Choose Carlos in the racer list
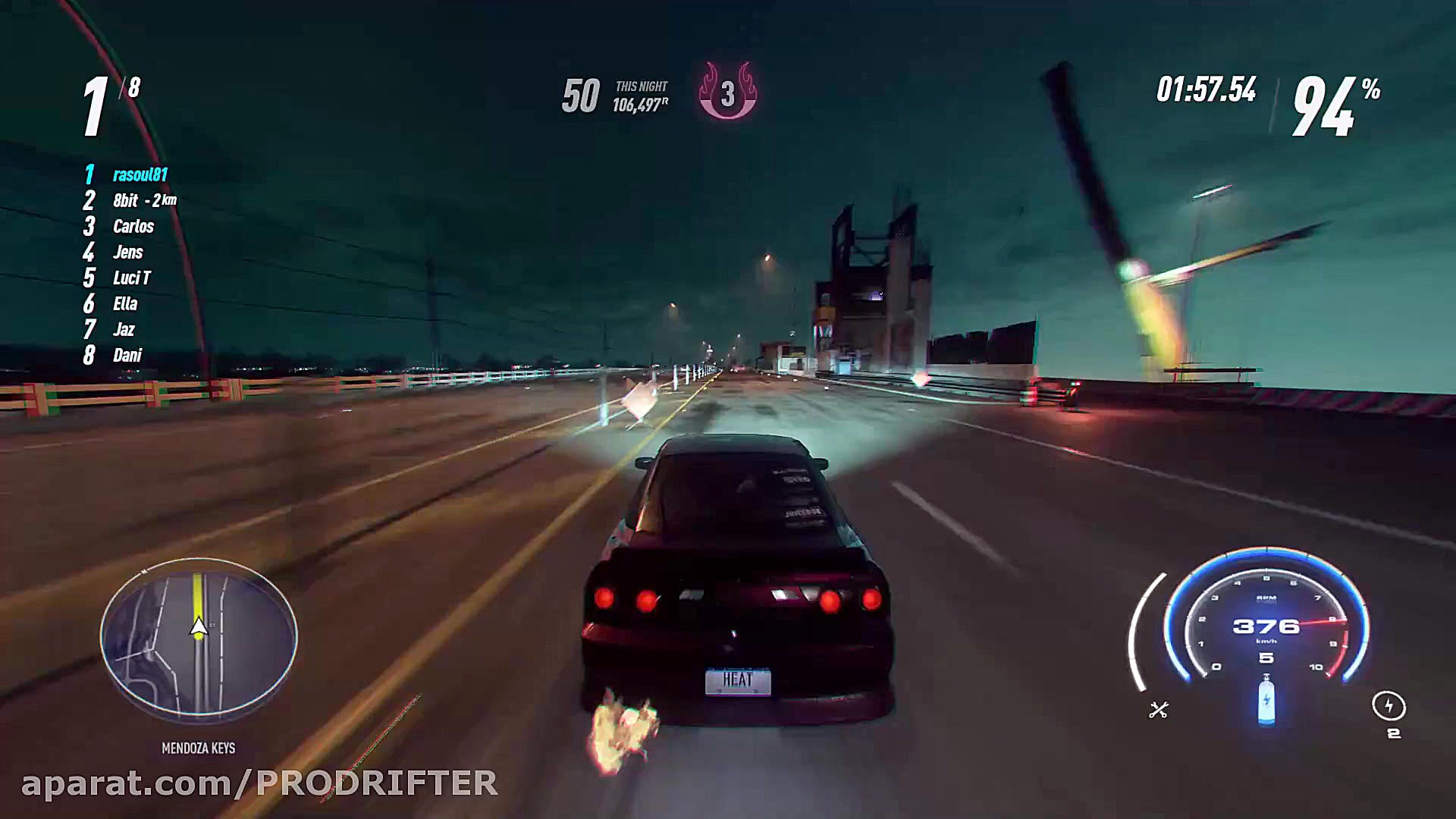1456x819 pixels. [x=133, y=227]
